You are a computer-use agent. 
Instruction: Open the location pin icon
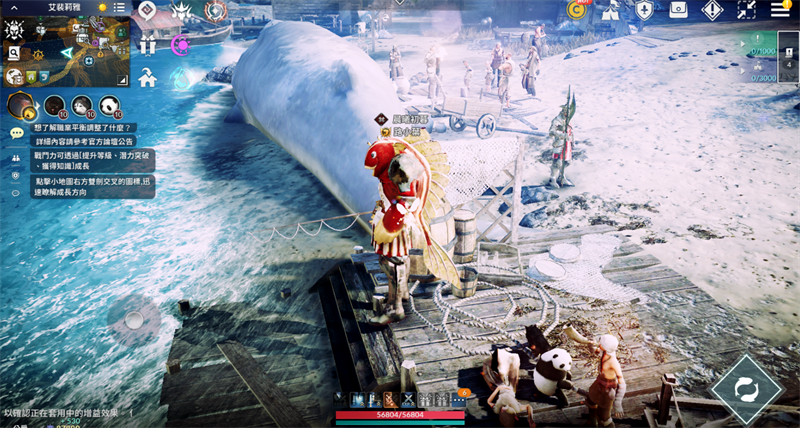coord(16,174)
